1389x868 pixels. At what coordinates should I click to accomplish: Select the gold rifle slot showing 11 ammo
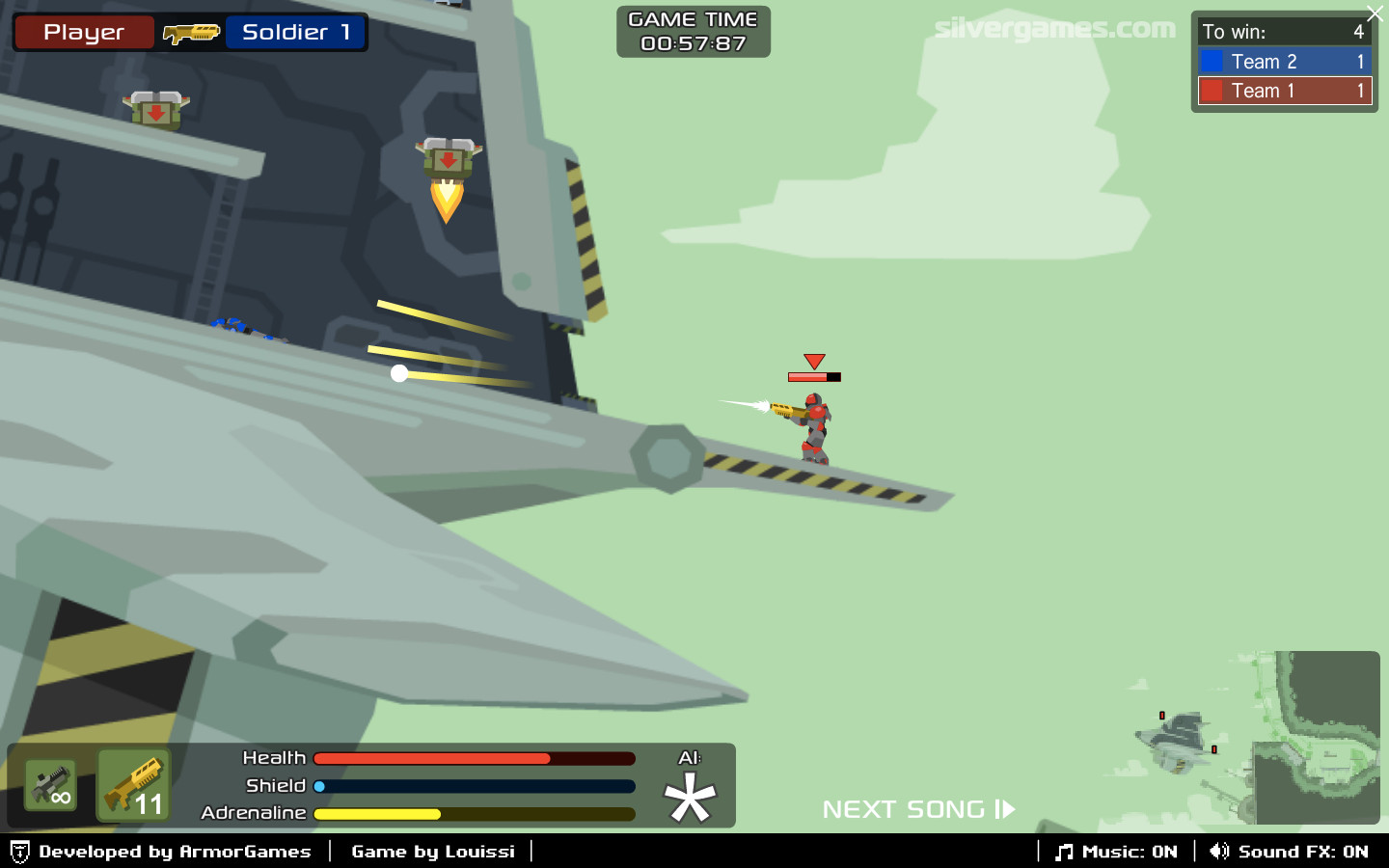tap(133, 785)
